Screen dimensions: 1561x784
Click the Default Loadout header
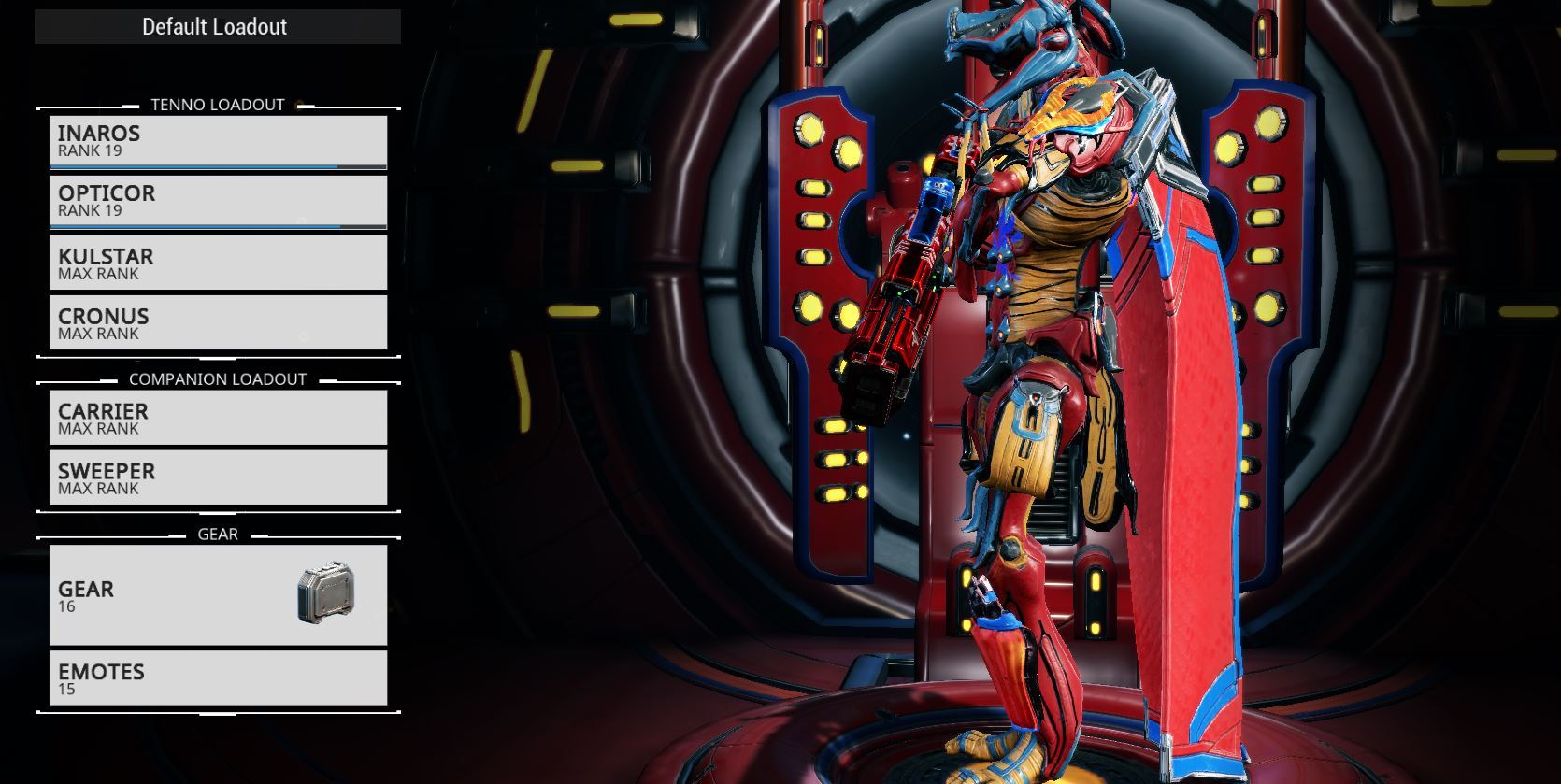point(216,26)
